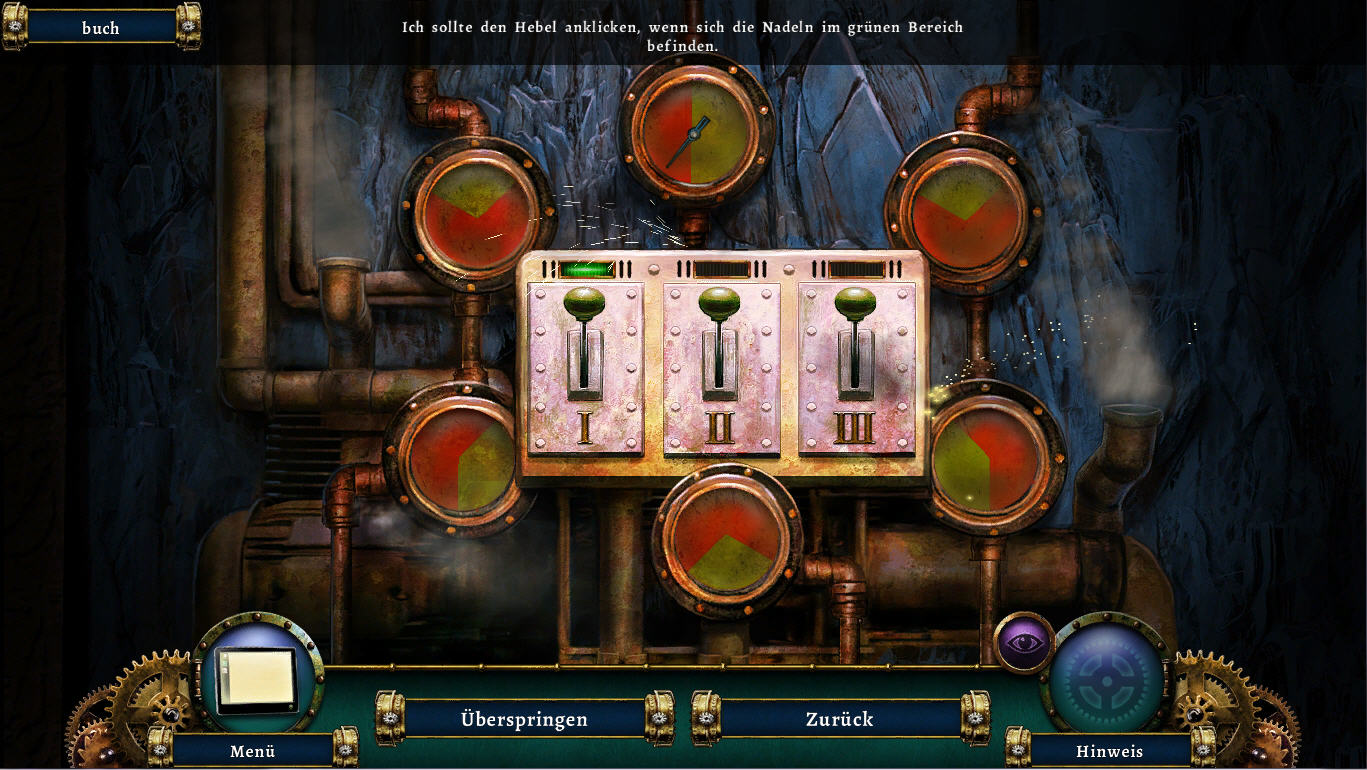Open the Menü button
The width and height of the screenshot is (1367, 770).
[252, 751]
